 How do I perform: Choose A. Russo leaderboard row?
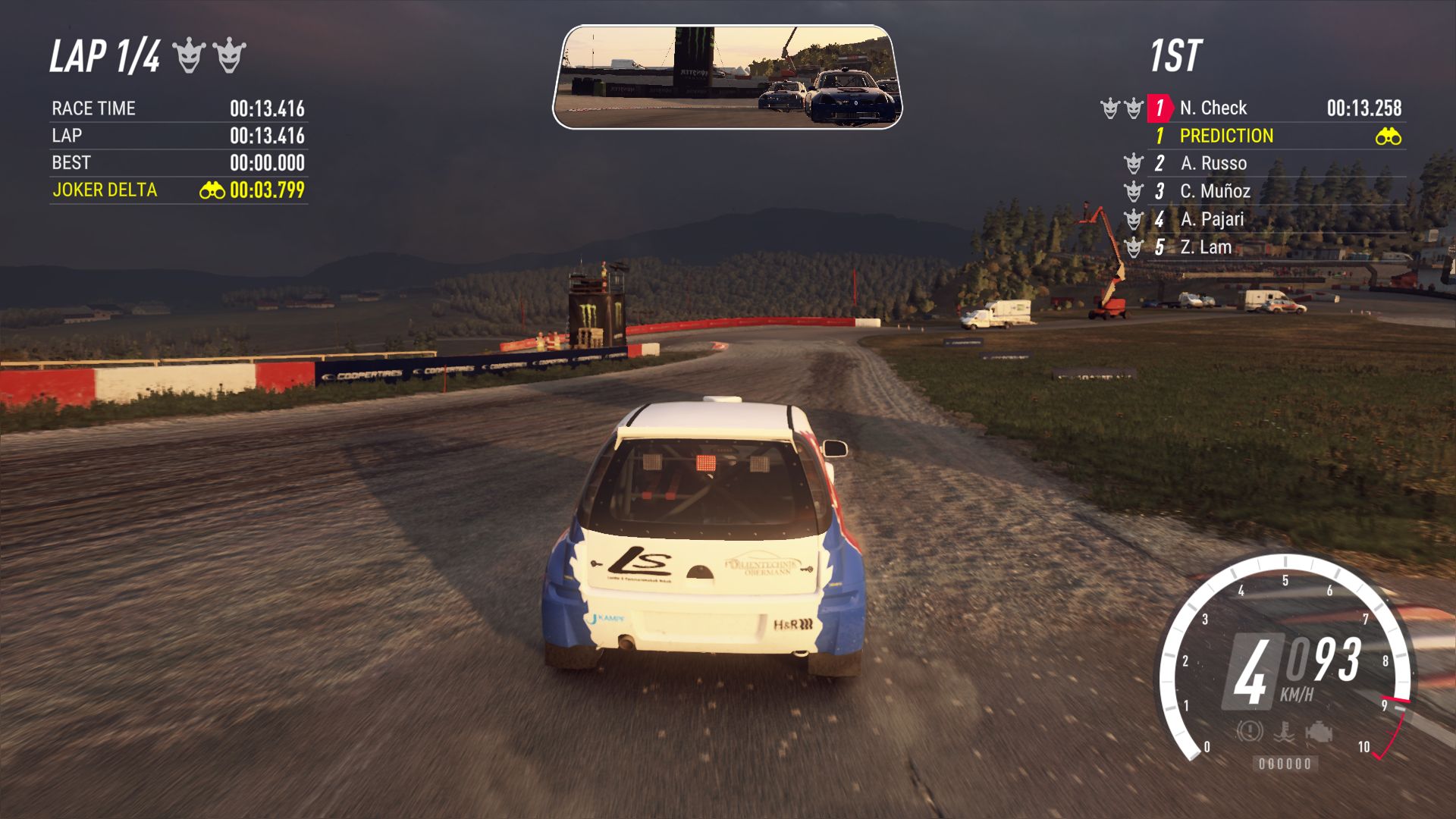(1213, 164)
